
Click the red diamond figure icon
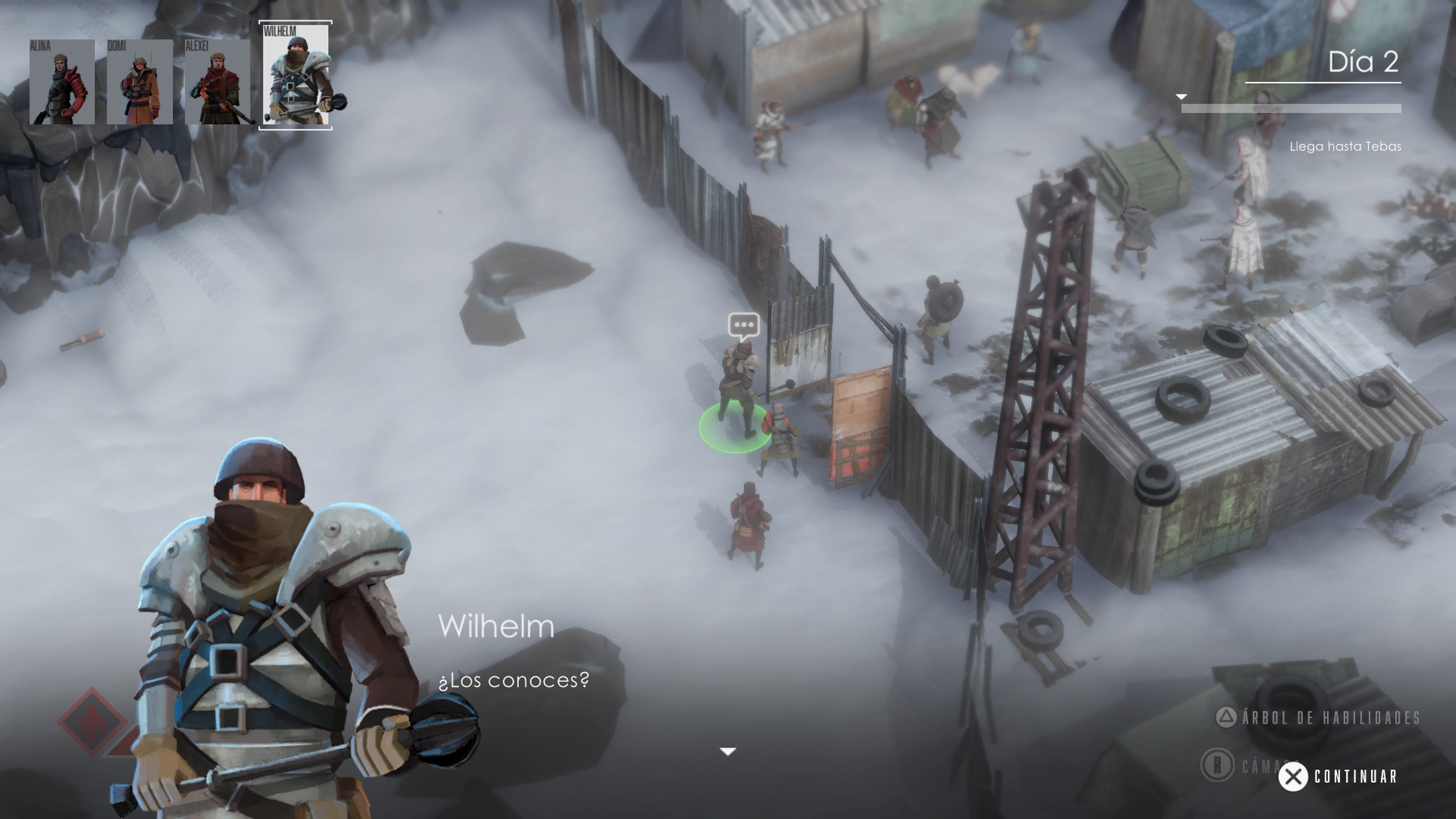[x=92, y=722]
